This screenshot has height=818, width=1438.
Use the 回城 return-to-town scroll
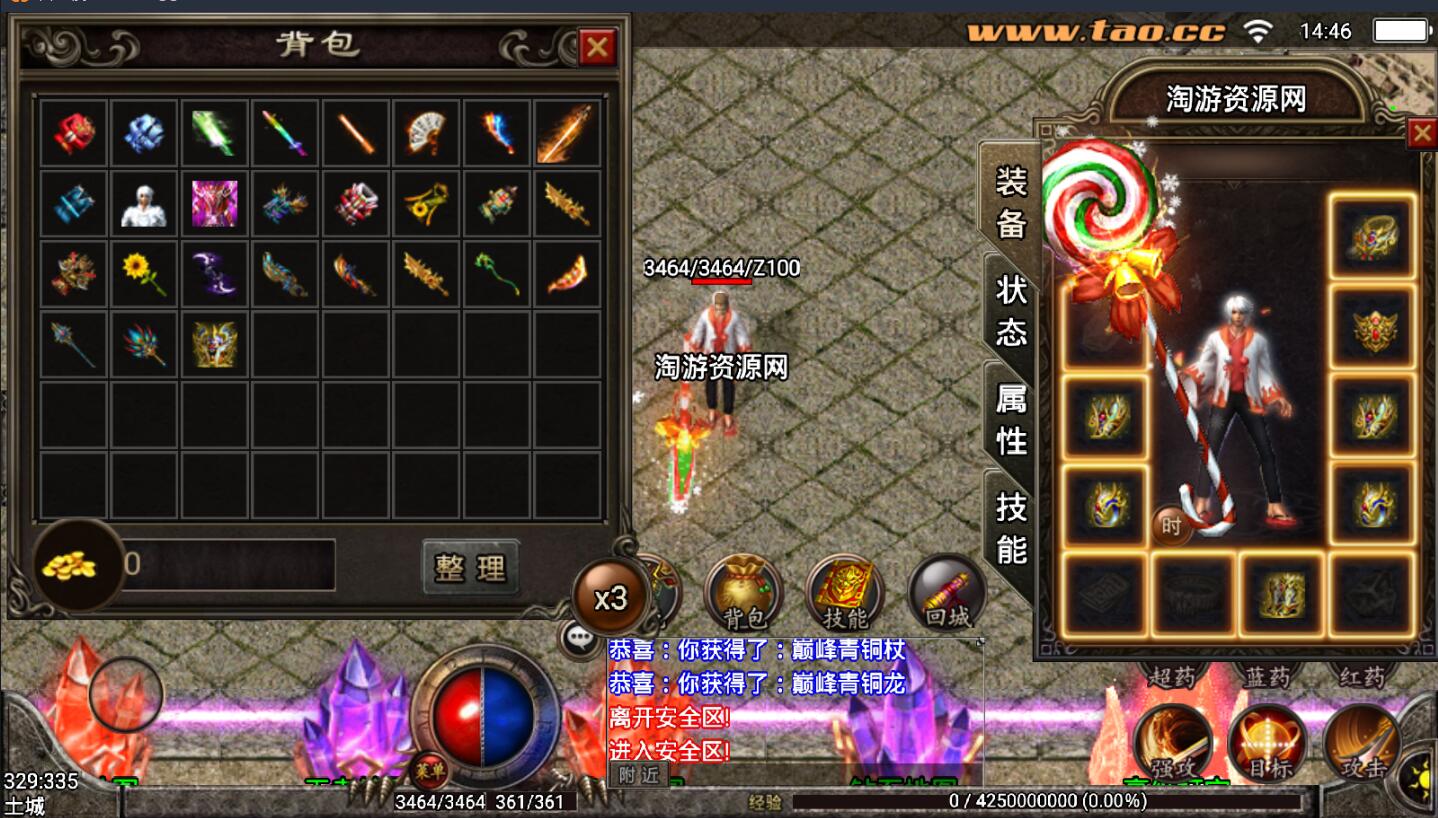coord(946,592)
